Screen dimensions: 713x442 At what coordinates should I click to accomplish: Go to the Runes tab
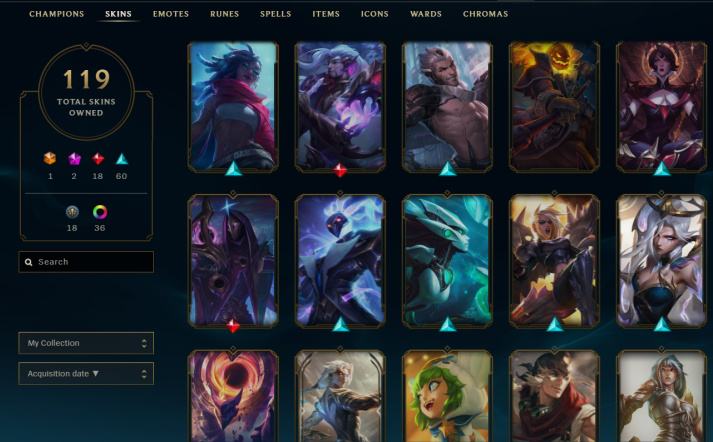(x=224, y=14)
